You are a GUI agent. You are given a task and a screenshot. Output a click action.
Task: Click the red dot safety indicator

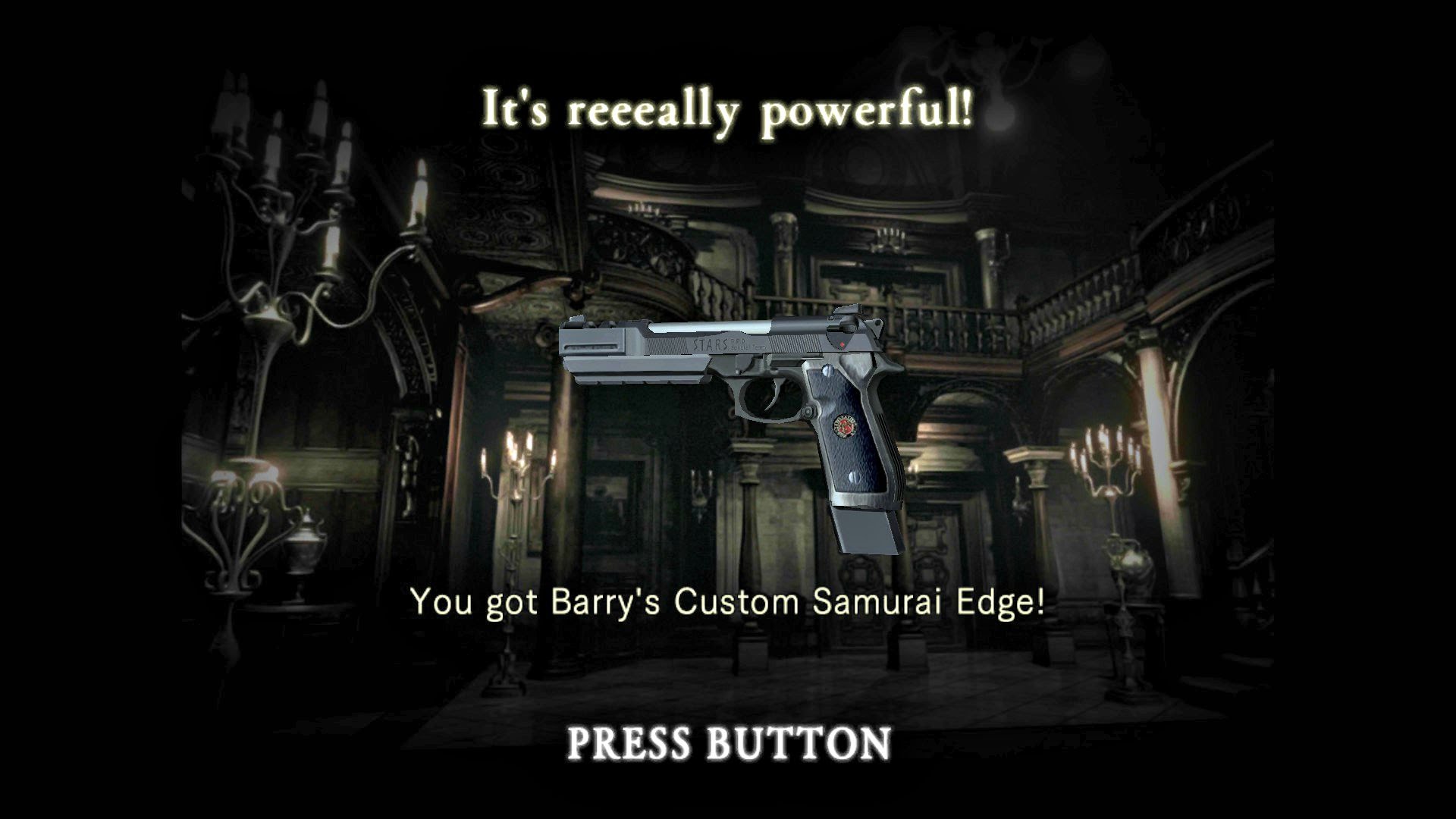(x=841, y=344)
